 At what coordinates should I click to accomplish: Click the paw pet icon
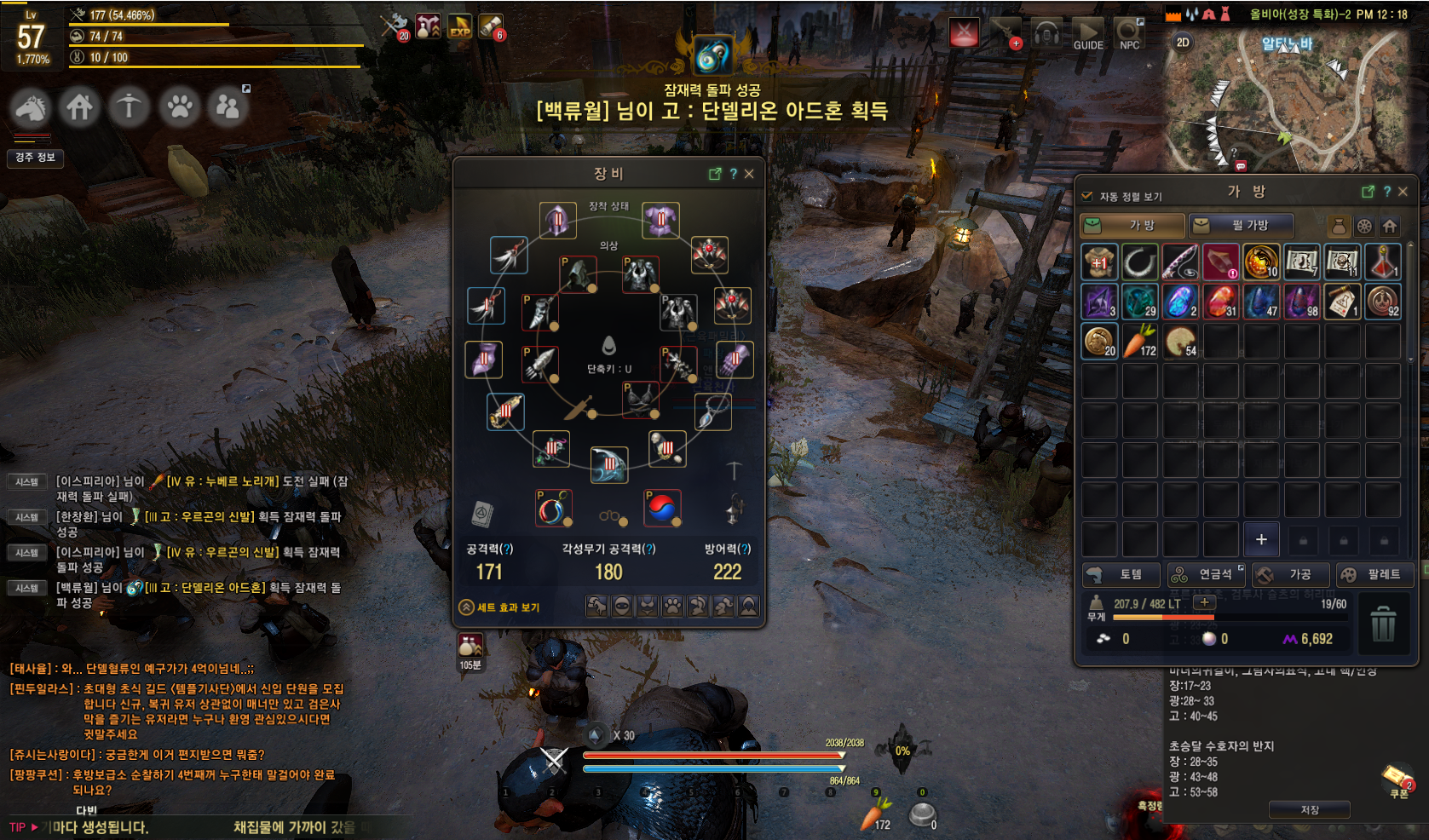(x=179, y=107)
